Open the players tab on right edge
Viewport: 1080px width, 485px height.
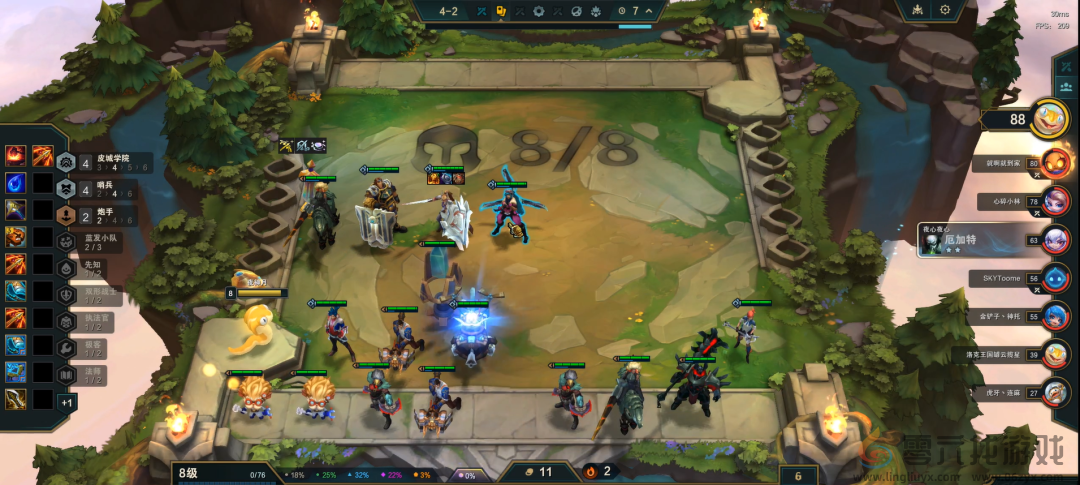coord(1067,90)
